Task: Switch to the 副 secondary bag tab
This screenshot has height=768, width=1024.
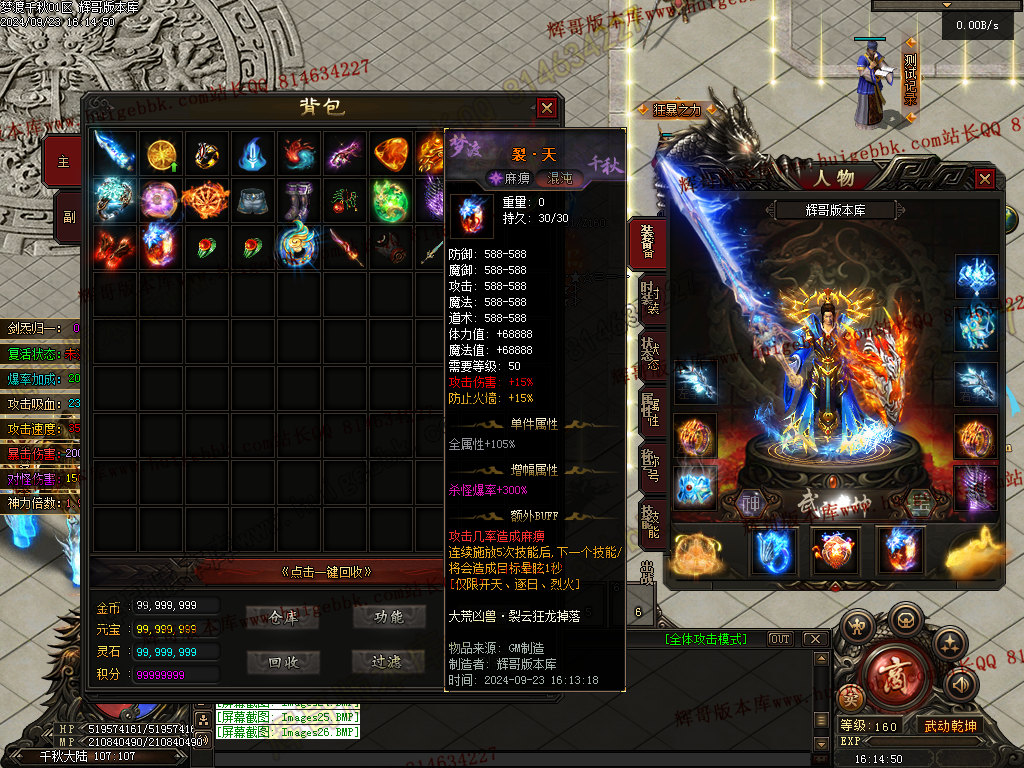Action: click(x=68, y=216)
